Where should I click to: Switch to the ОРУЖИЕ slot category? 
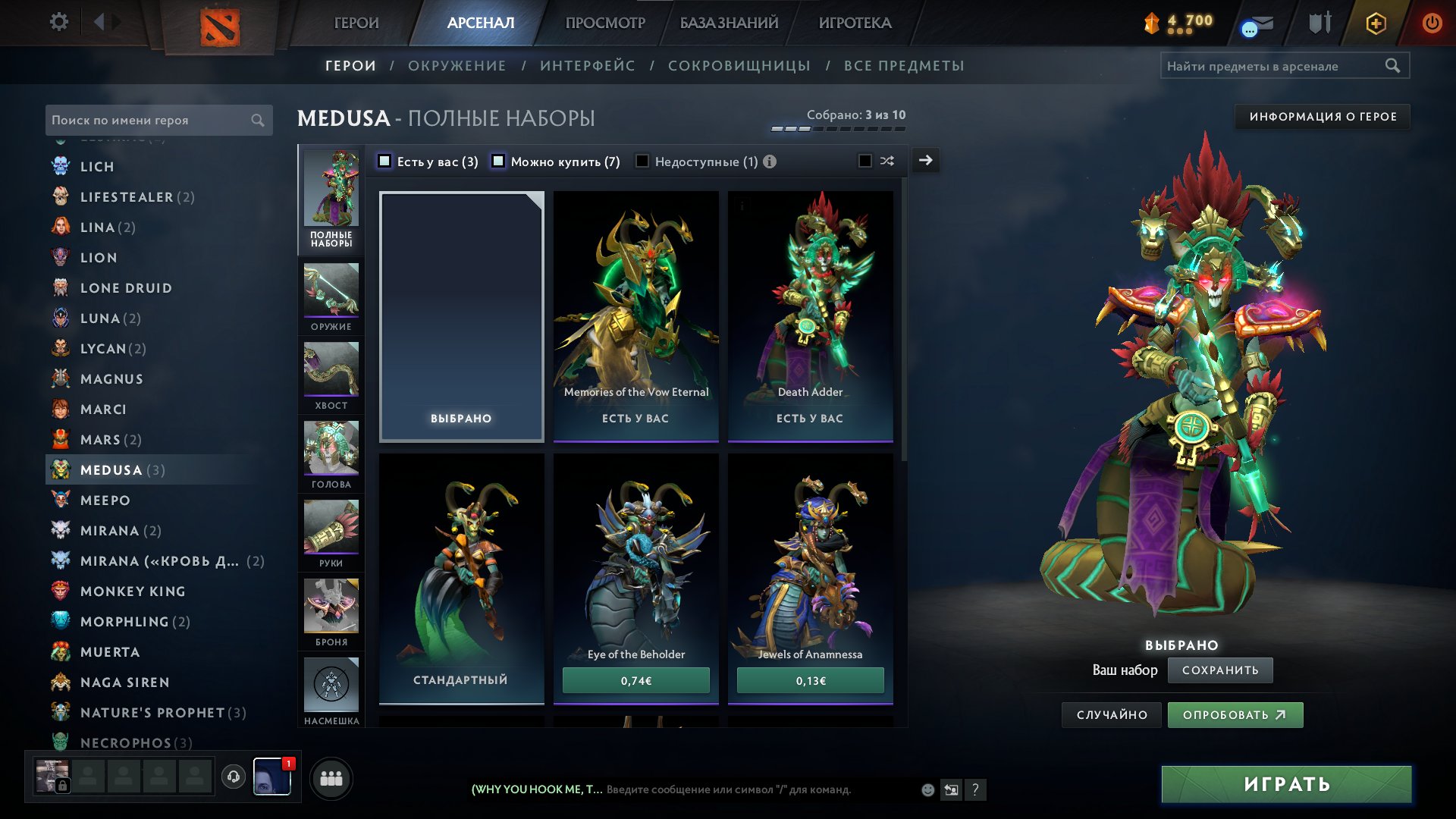[331, 296]
